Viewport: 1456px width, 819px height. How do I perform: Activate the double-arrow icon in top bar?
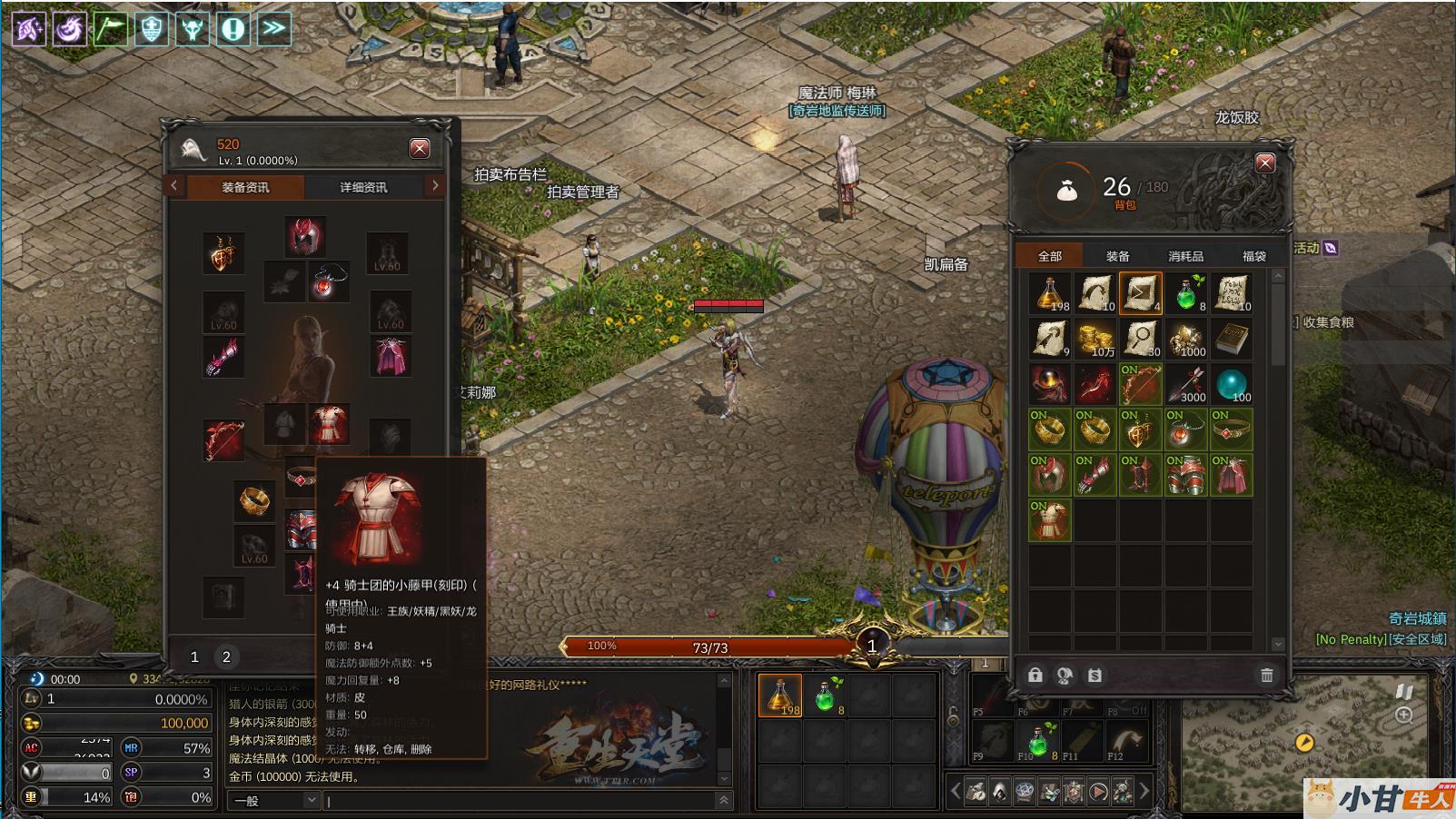(x=274, y=28)
